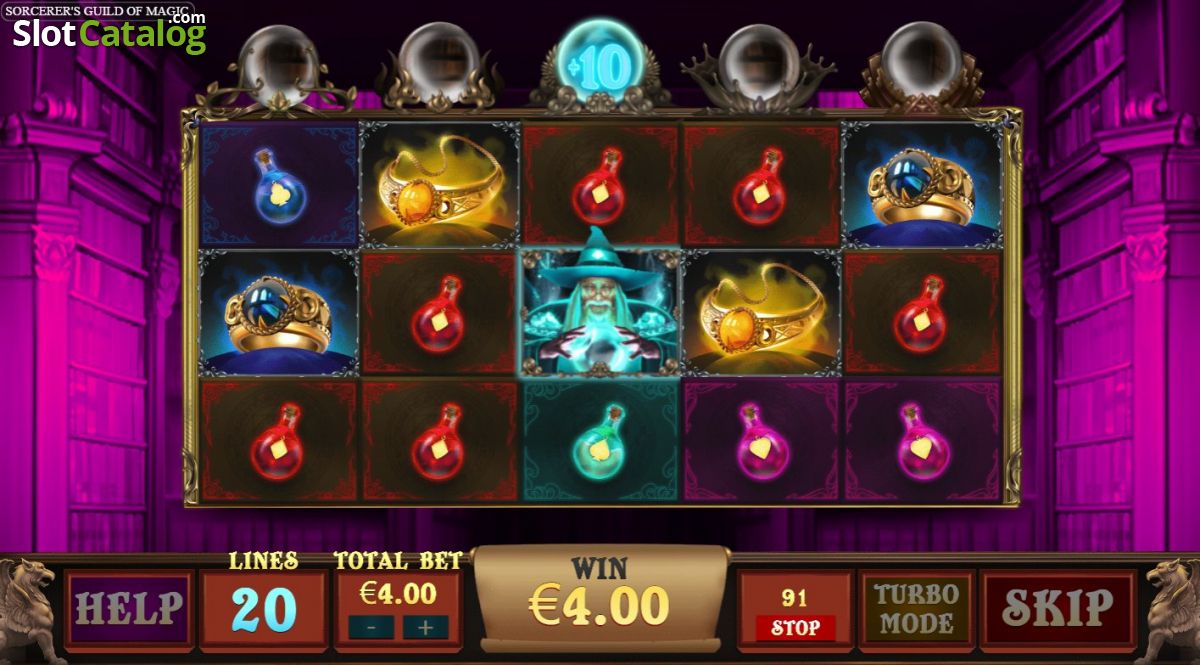Skip the win animation
Image resolution: width=1200 pixels, height=665 pixels.
[1058, 607]
